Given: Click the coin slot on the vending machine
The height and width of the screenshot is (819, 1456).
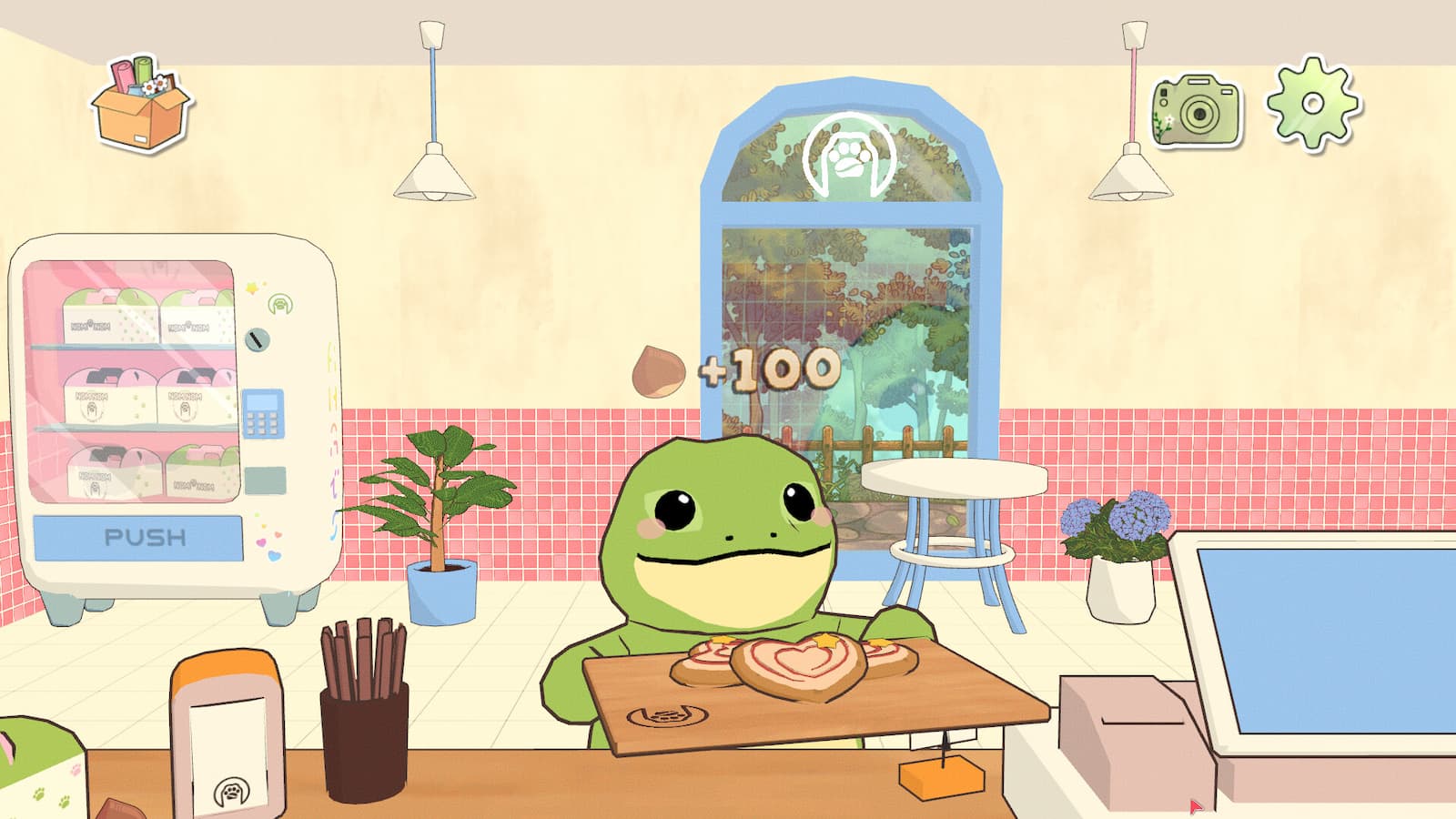Looking at the screenshot, I should point(258,339).
